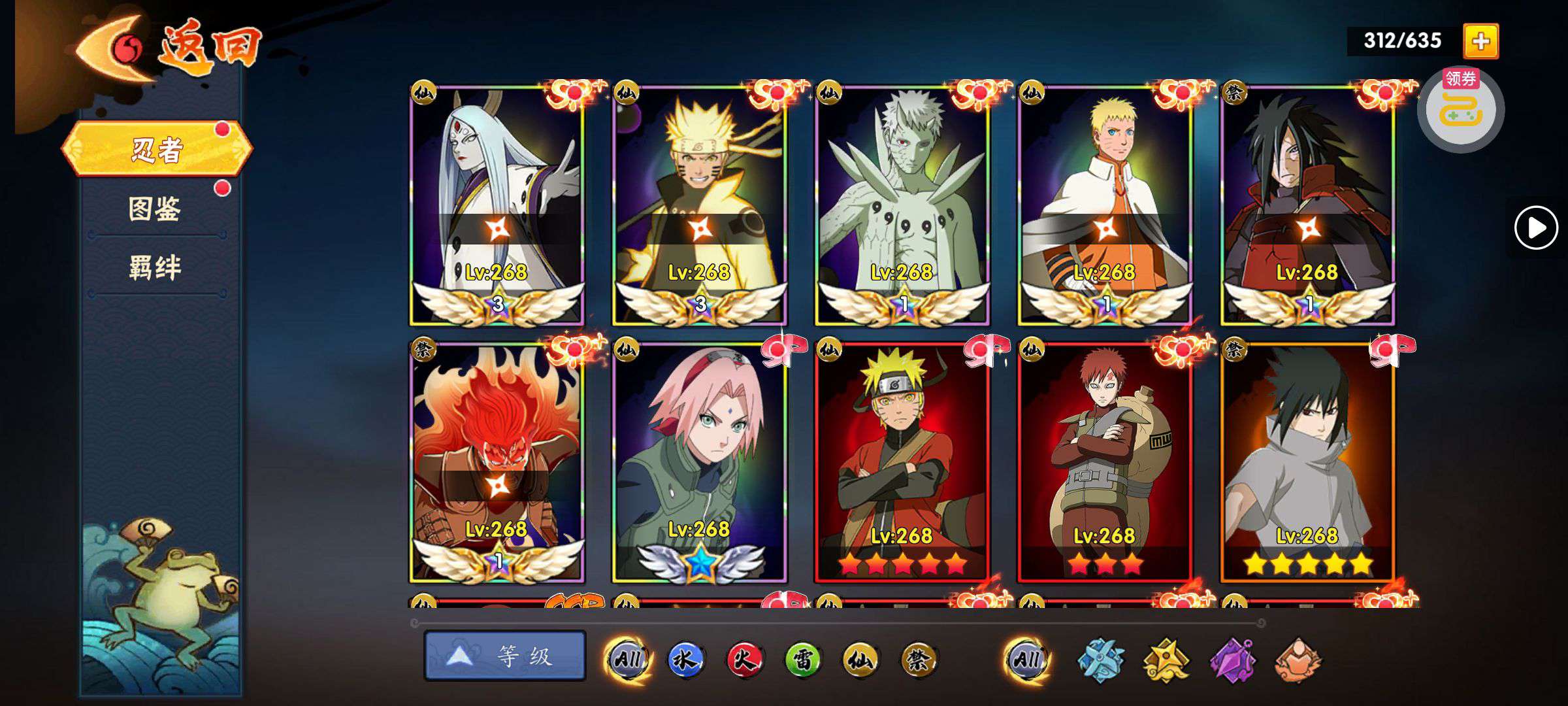Image resolution: width=1568 pixels, height=706 pixels.
Task: Filter ninjas by water element 水
Action: (685, 660)
